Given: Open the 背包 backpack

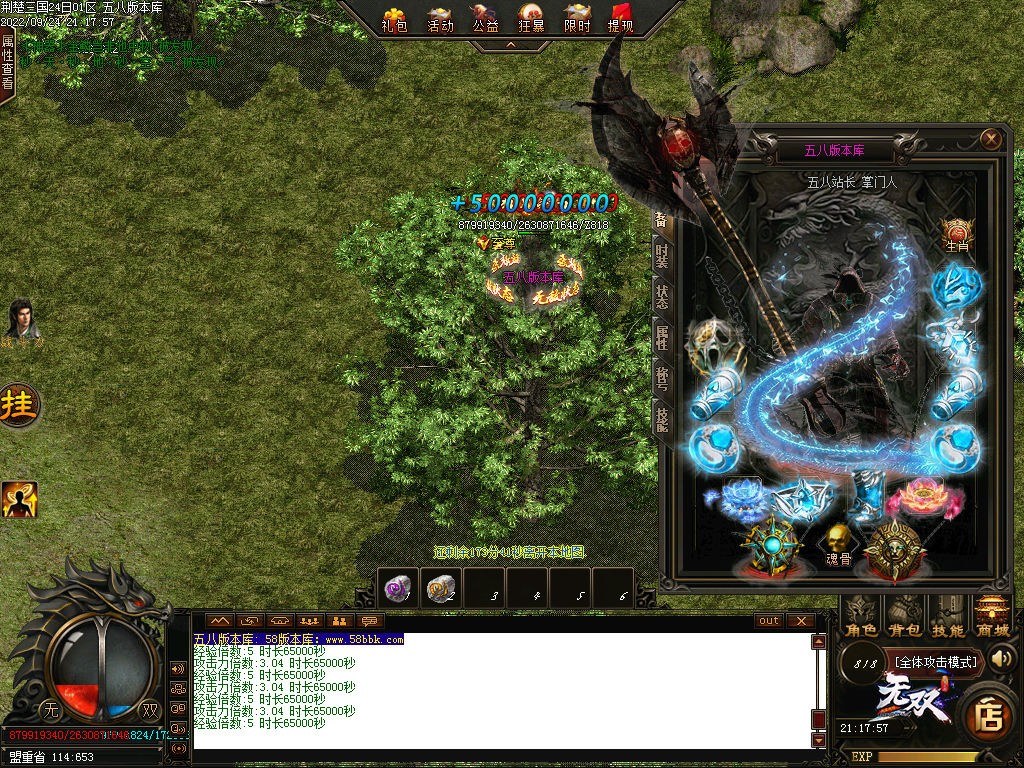Looking at the screenshot, I should 904,617.
